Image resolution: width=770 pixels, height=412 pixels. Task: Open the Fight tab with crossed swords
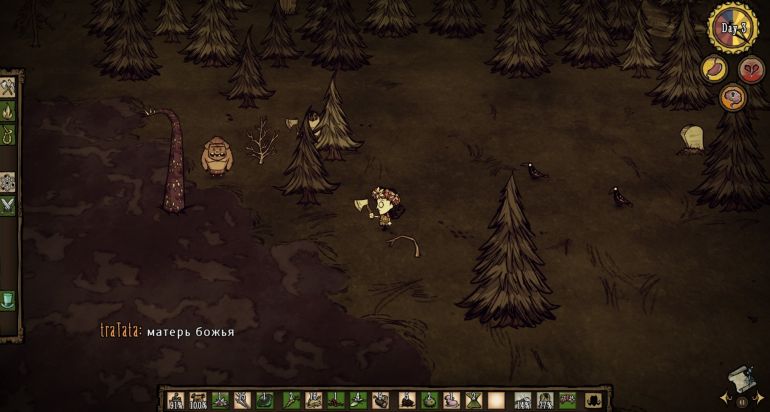(8, 205)
